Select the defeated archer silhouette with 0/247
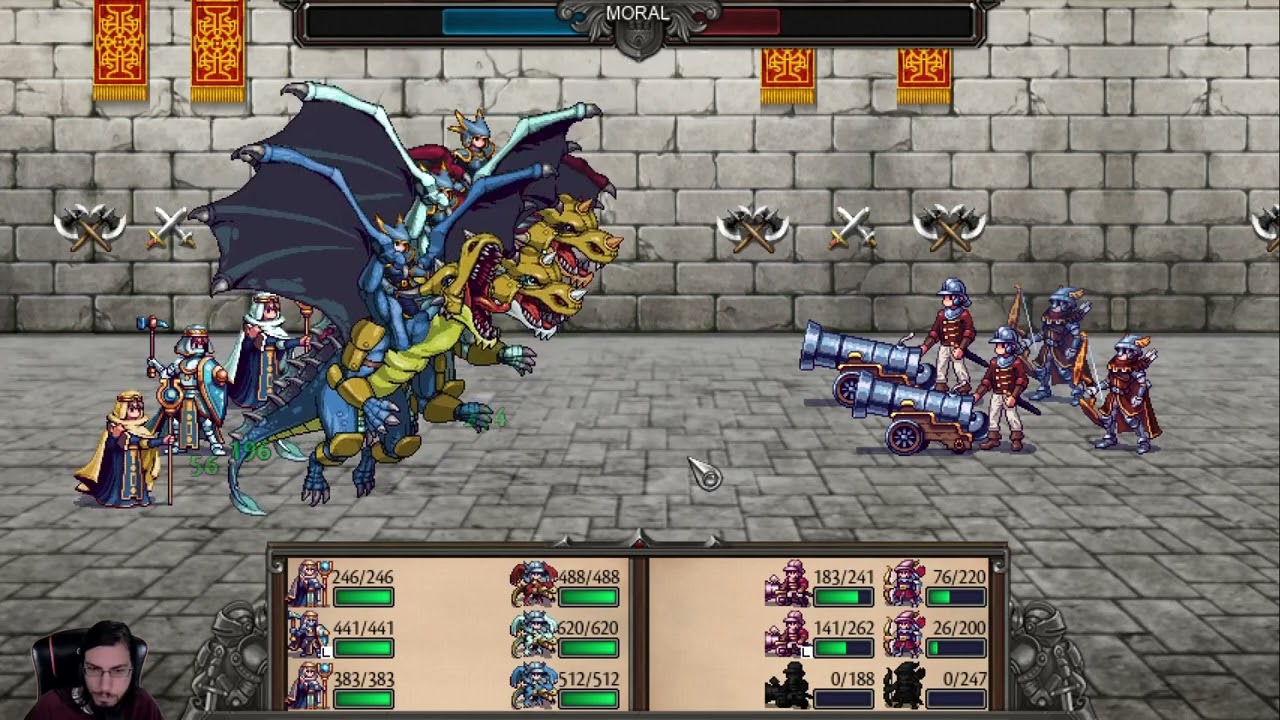The image size is (1280, 720). coord(905,686)
